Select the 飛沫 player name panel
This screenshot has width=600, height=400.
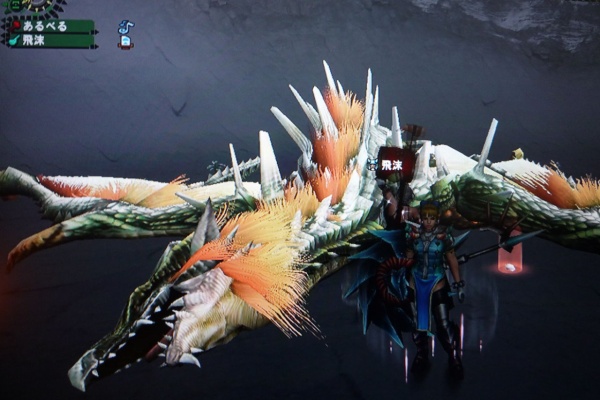tap(52, 41)
